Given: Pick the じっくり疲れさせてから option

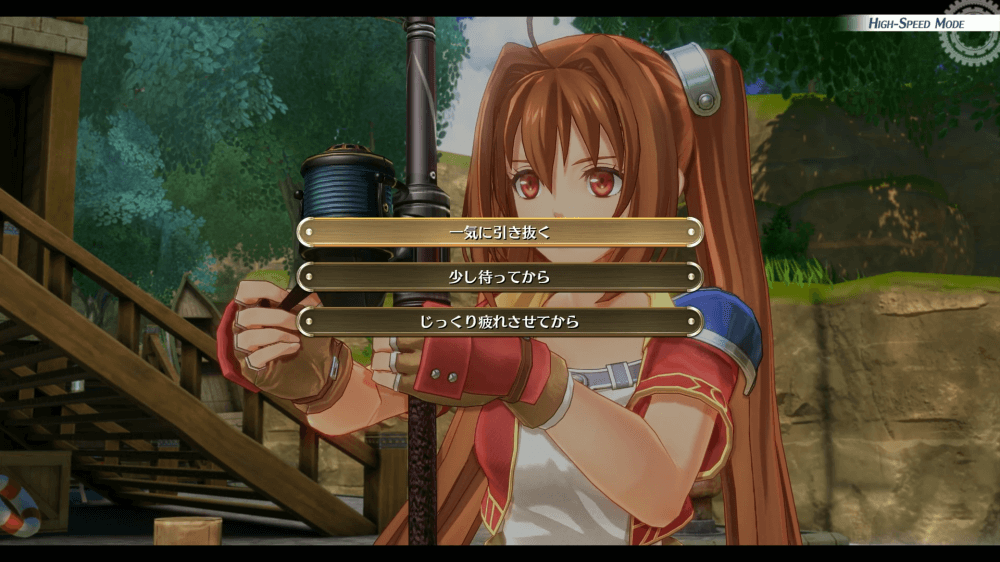Looking at the screenshot, I should coord(500,322).
